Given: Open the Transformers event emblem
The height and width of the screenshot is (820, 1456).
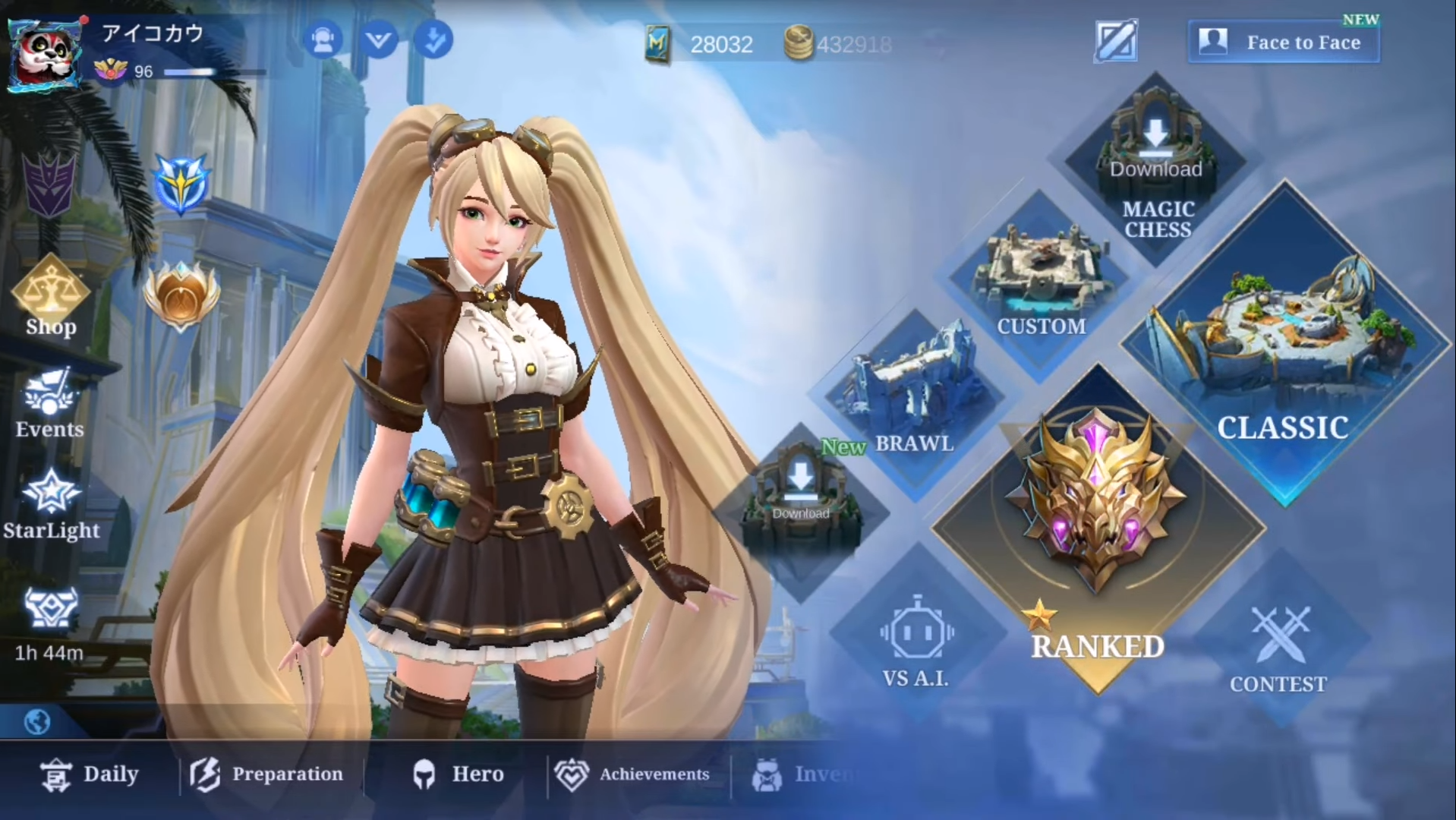Looking at the screenshot, I should pos(50,184).
